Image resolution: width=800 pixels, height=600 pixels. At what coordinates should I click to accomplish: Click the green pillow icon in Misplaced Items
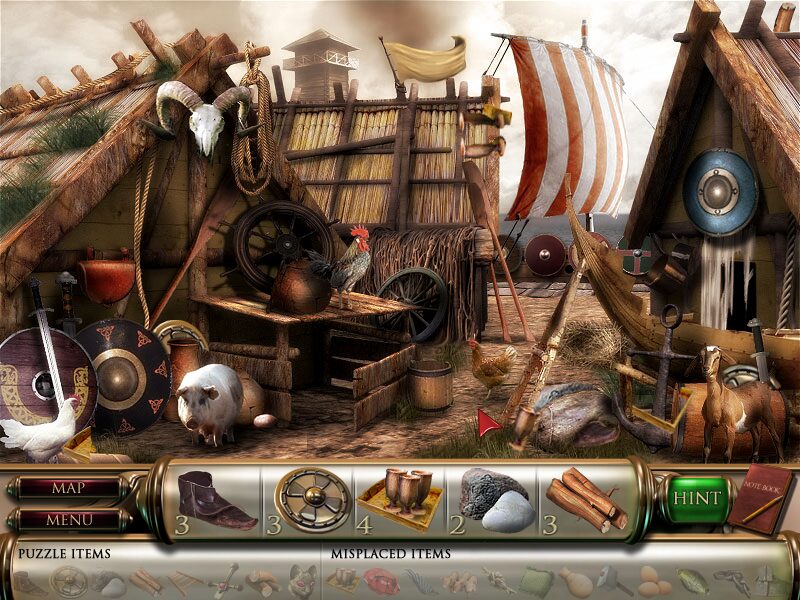point(535,578)
